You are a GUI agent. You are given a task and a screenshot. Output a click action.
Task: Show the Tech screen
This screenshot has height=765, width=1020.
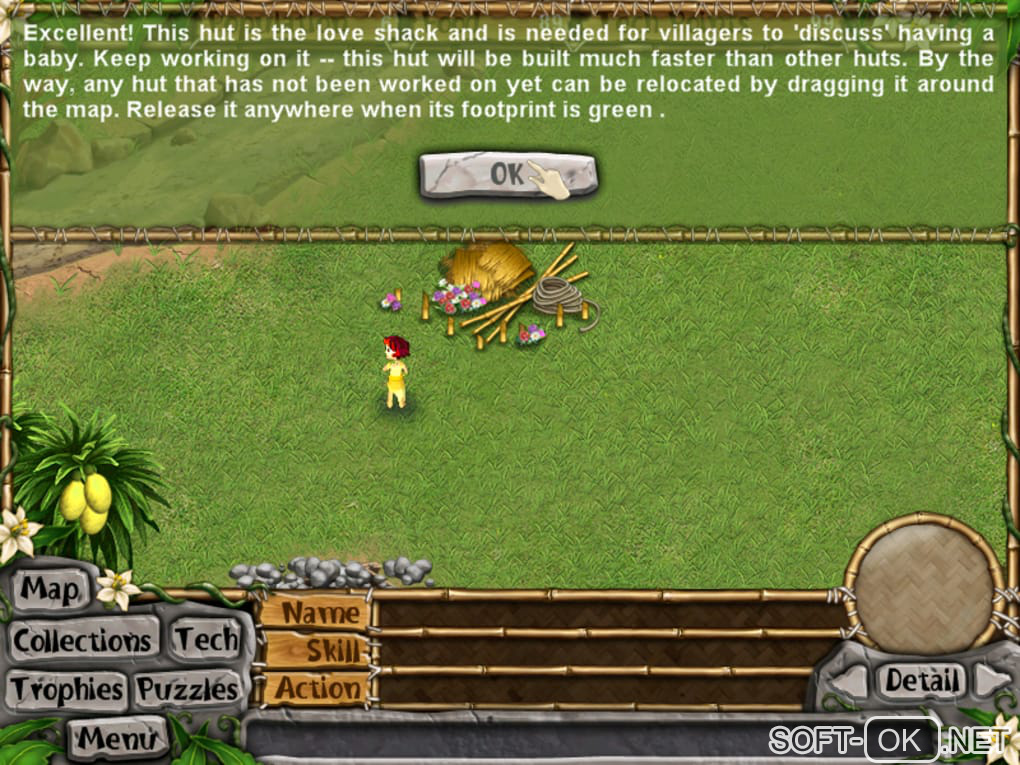pyautogui.click(x=206, y=640)
